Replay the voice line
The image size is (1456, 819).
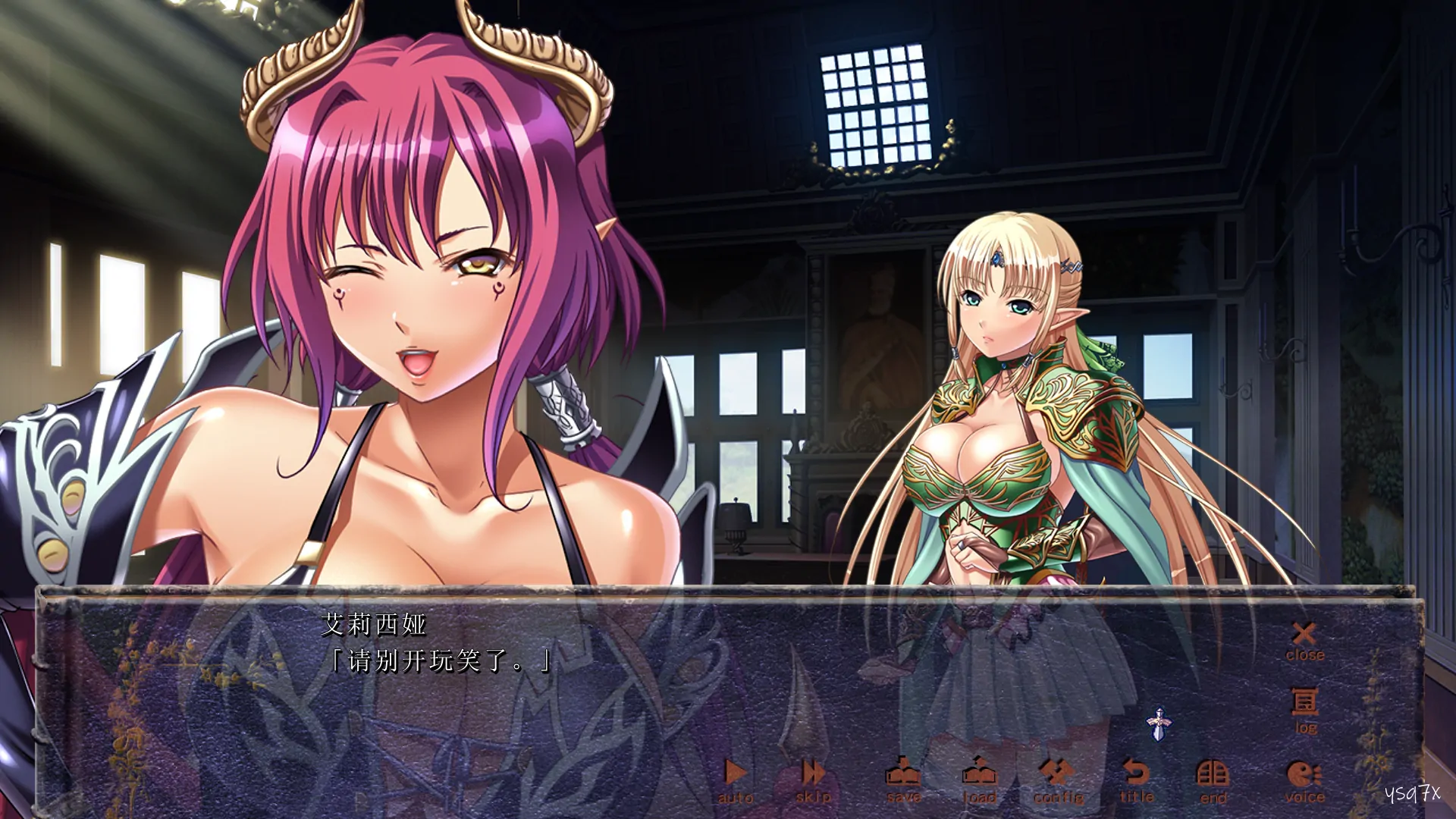pos(1304,780)
